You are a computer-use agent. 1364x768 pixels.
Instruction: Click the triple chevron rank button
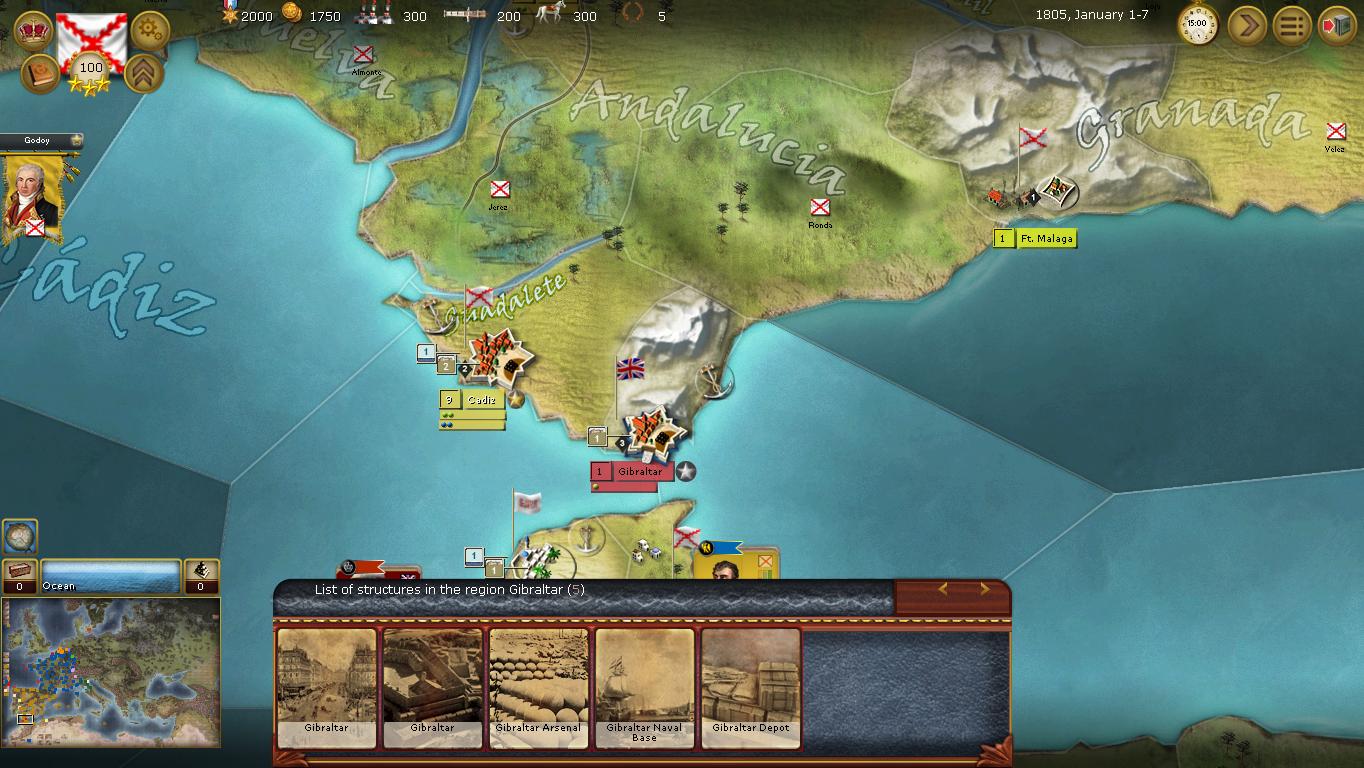click(x=144, y=74)
